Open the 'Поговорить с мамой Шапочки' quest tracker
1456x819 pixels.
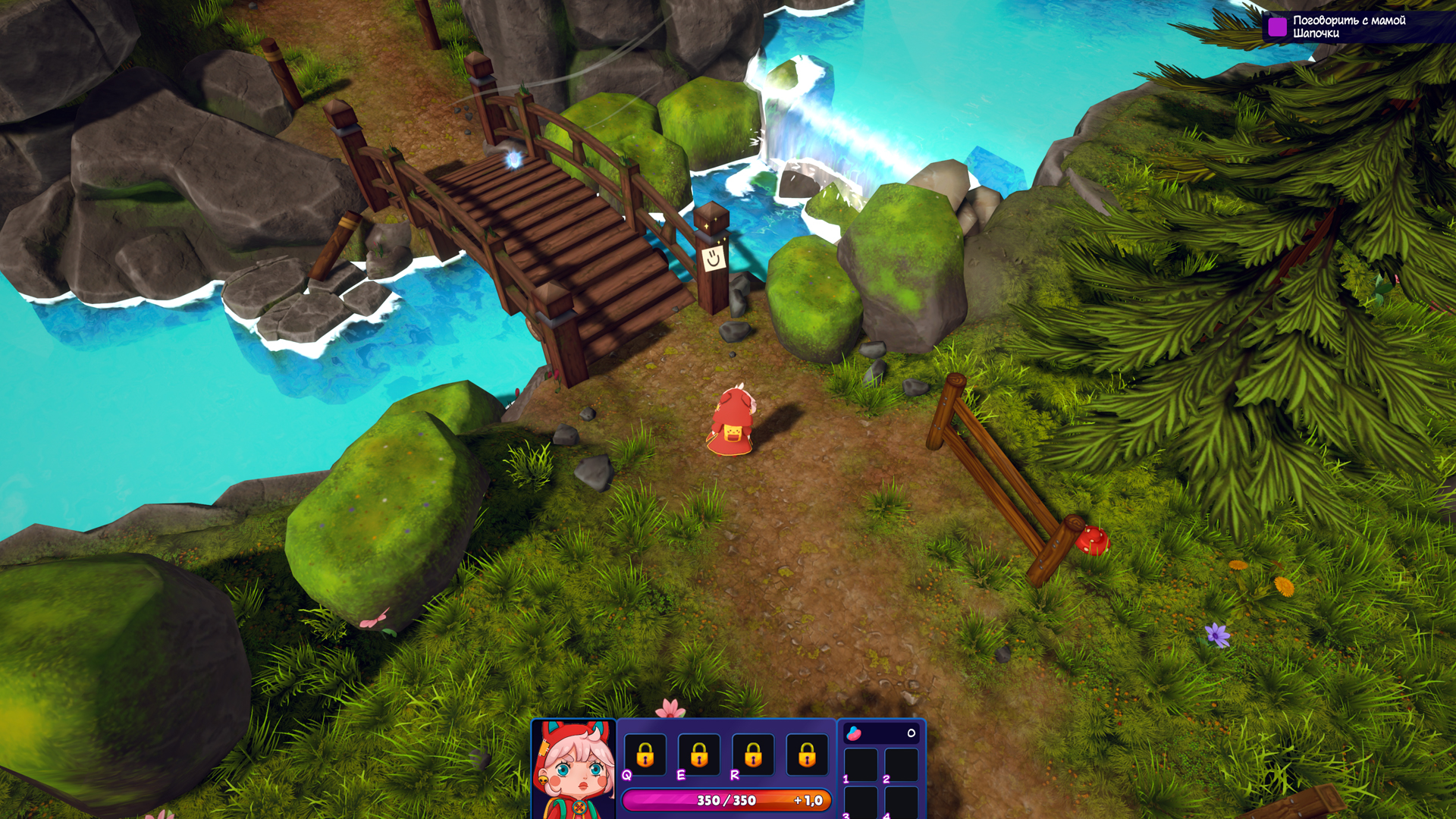[x=1348, y=27]
